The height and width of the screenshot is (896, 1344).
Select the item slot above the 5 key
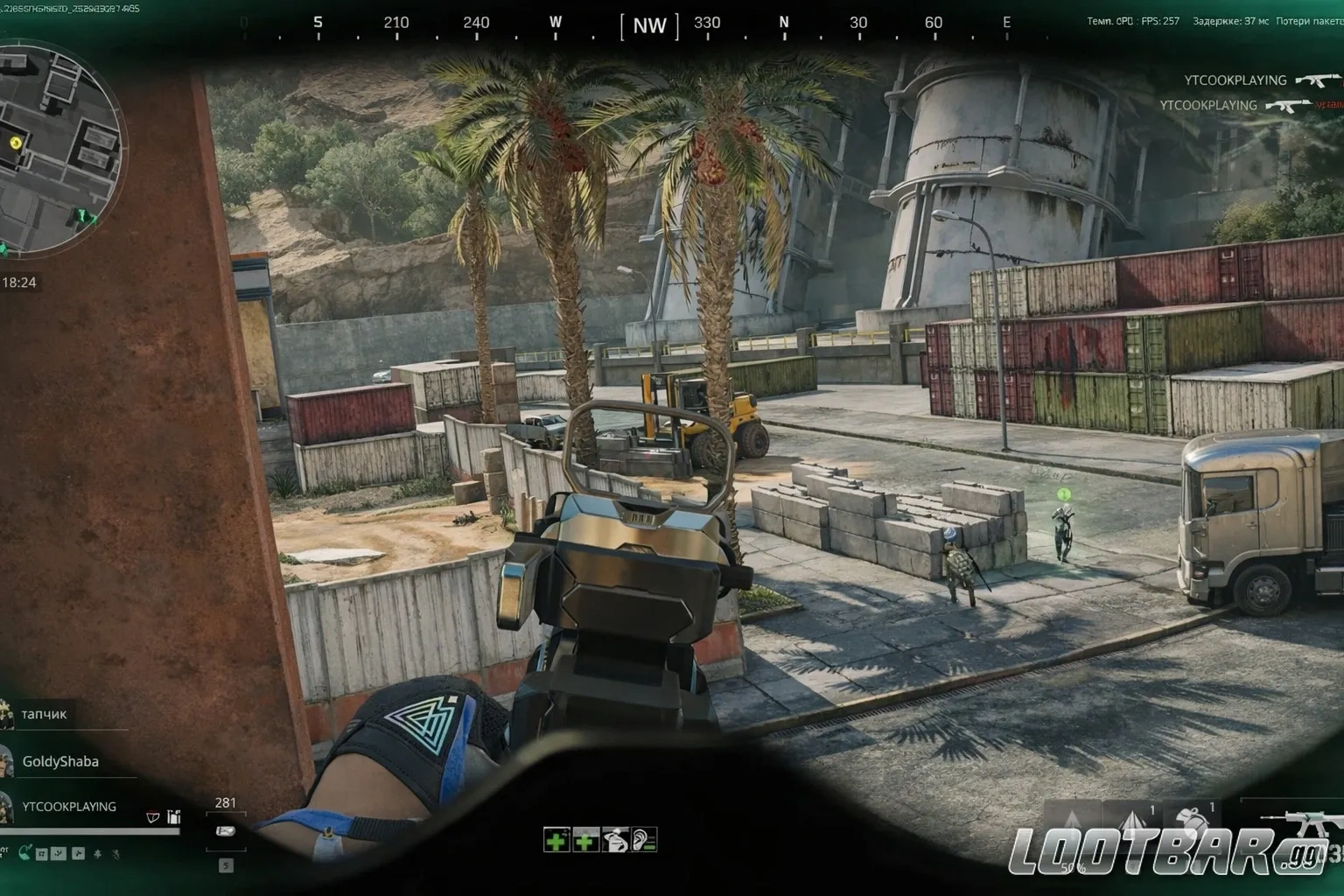click(x=226, y=831)
